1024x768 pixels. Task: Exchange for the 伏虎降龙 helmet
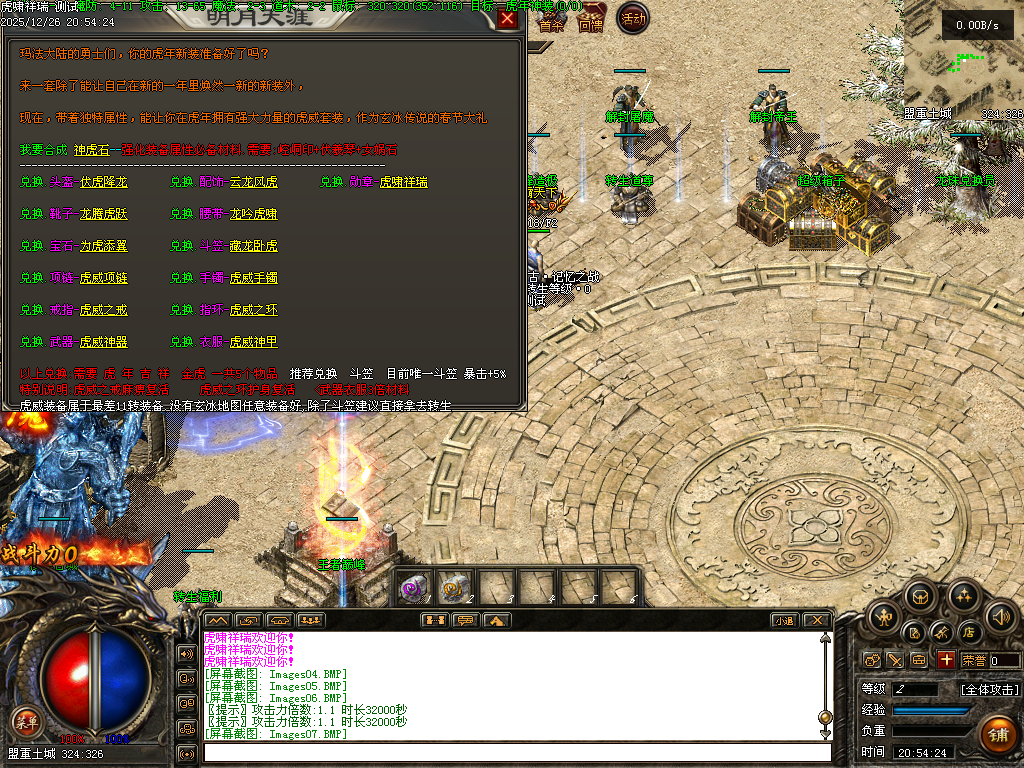[x=103, y=182]
